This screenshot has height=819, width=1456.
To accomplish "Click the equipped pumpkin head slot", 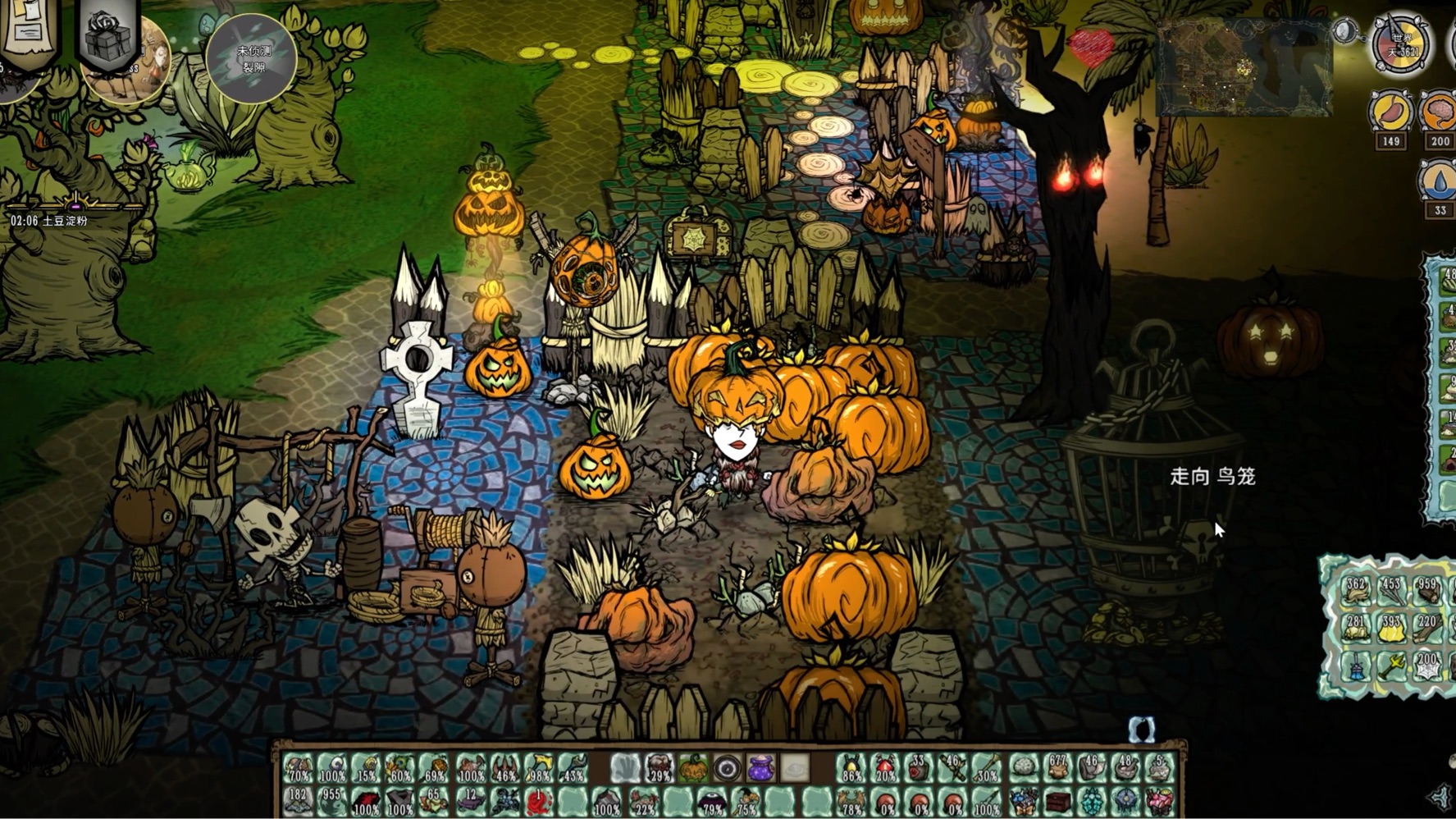I will coord(693,769).
